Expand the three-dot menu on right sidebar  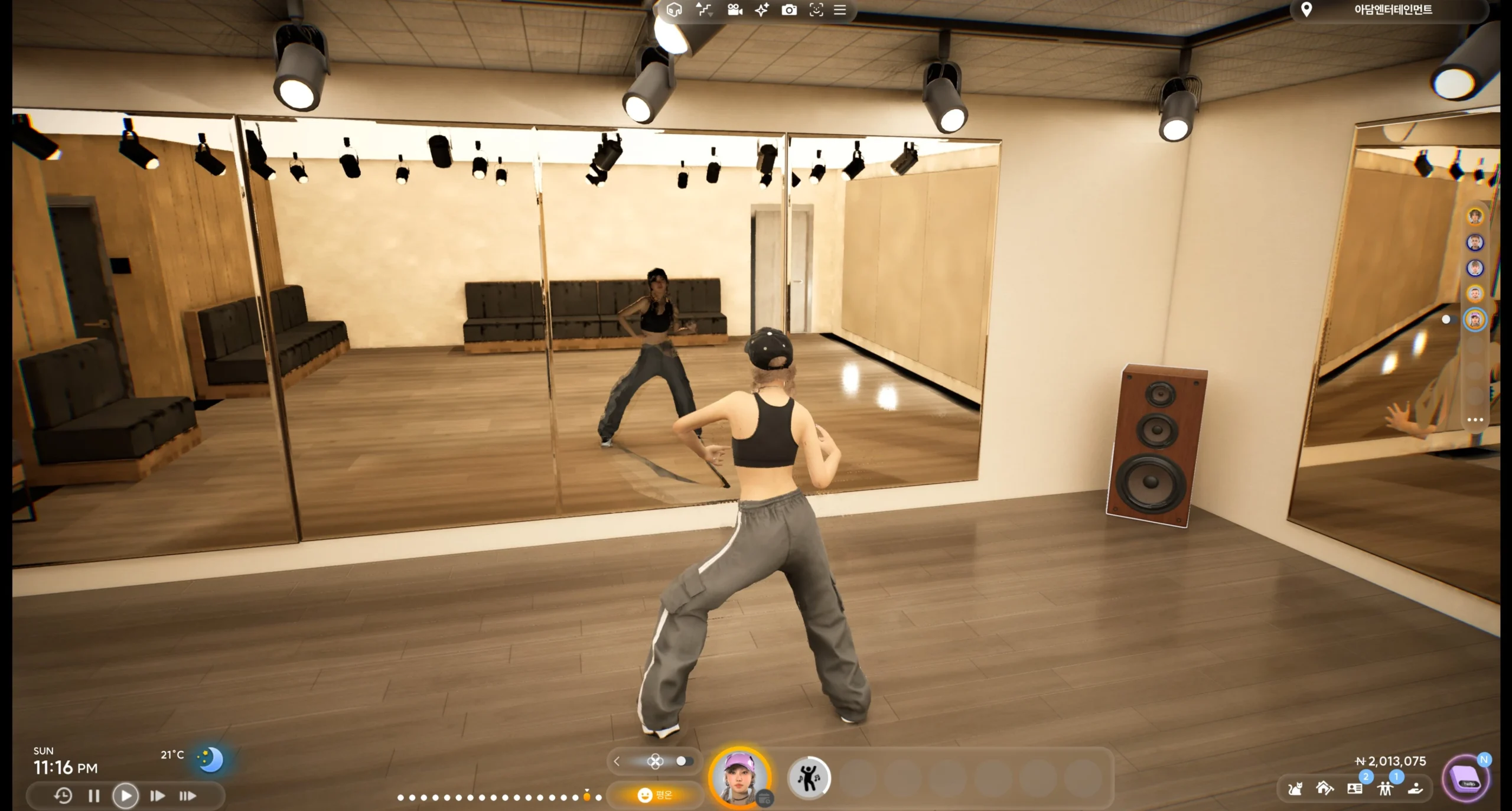tap(1475, 419)
